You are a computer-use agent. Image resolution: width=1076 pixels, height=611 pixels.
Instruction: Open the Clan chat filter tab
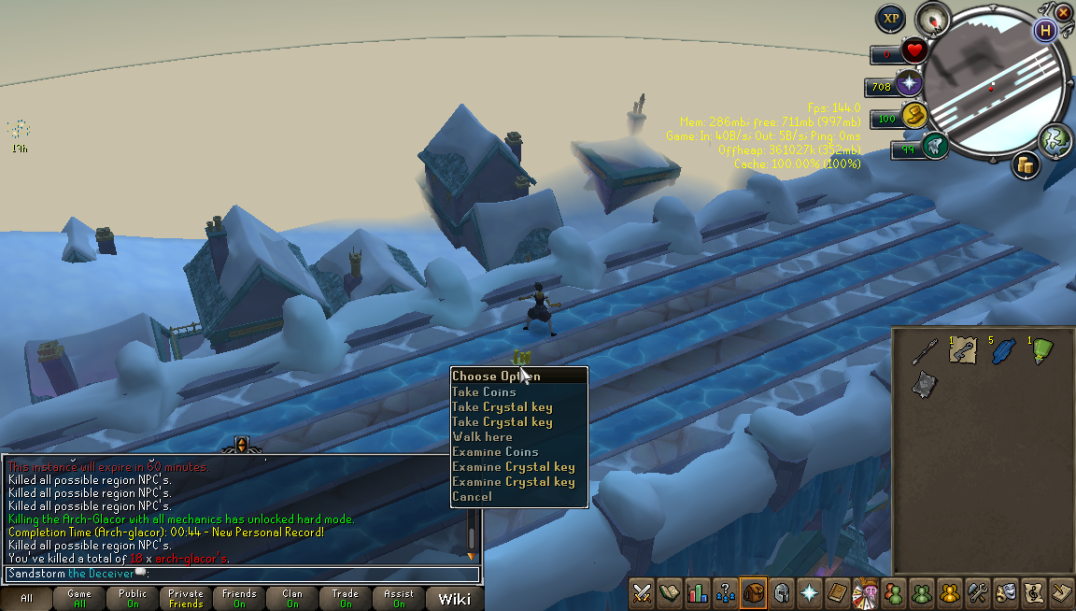292,598
